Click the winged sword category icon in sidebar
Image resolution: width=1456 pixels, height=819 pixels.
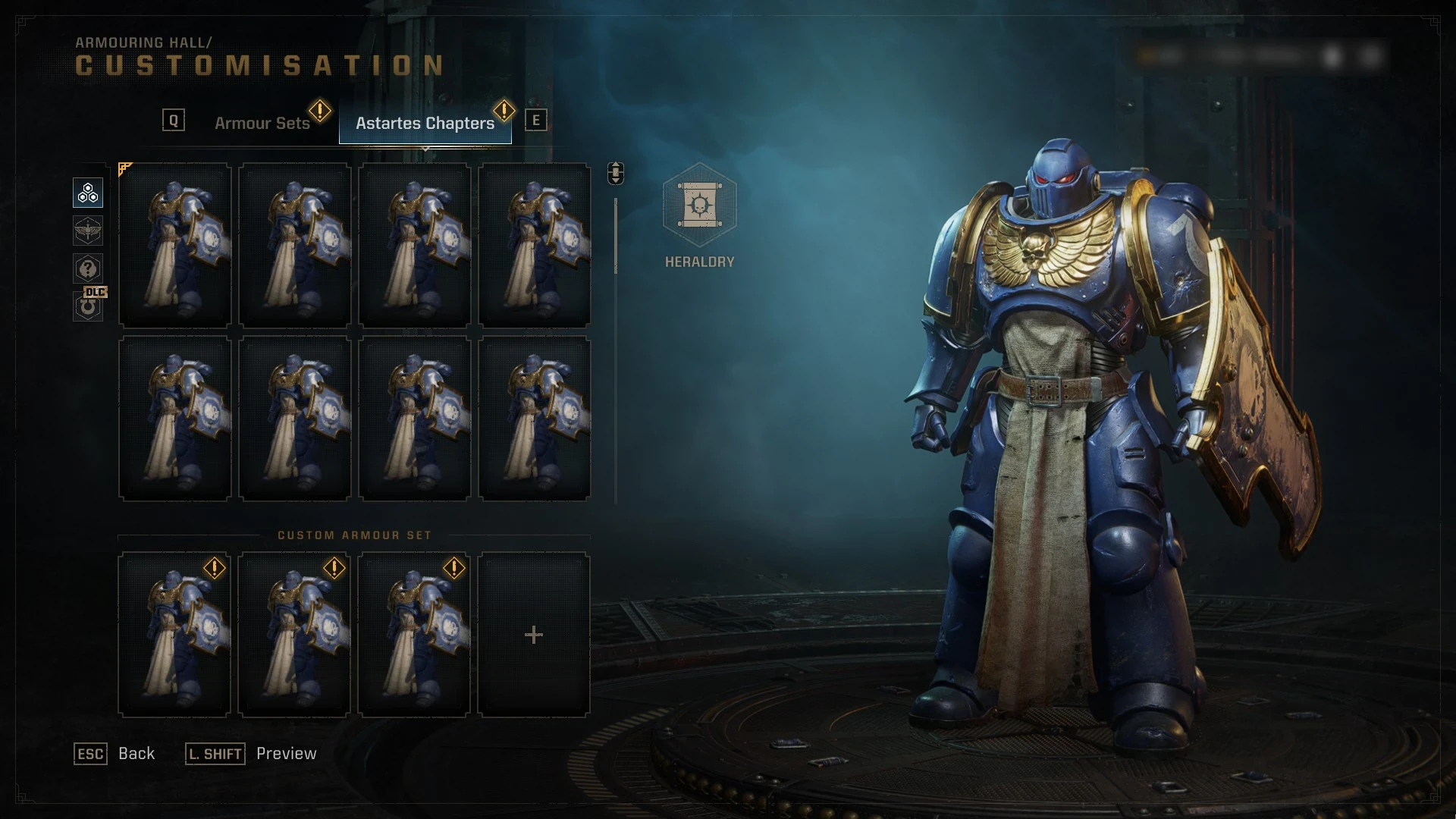pyautogui.click(x=87, y=231)
